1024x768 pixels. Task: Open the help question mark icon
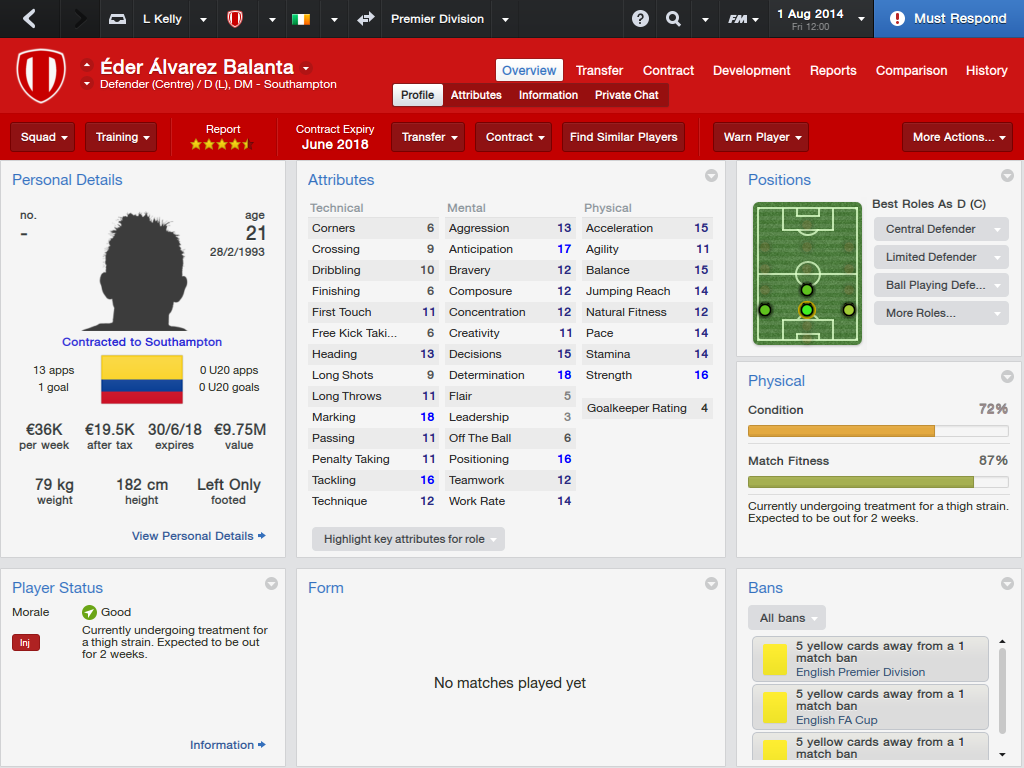[640, 19]
